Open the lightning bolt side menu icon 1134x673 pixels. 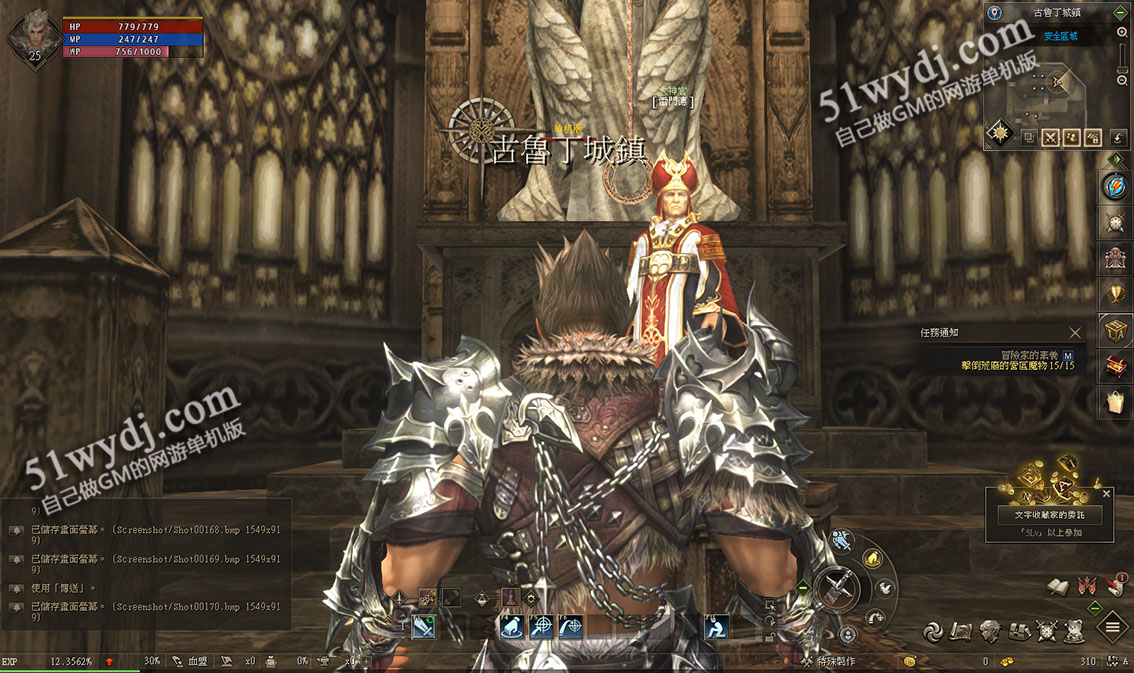tap(1116, 186)
